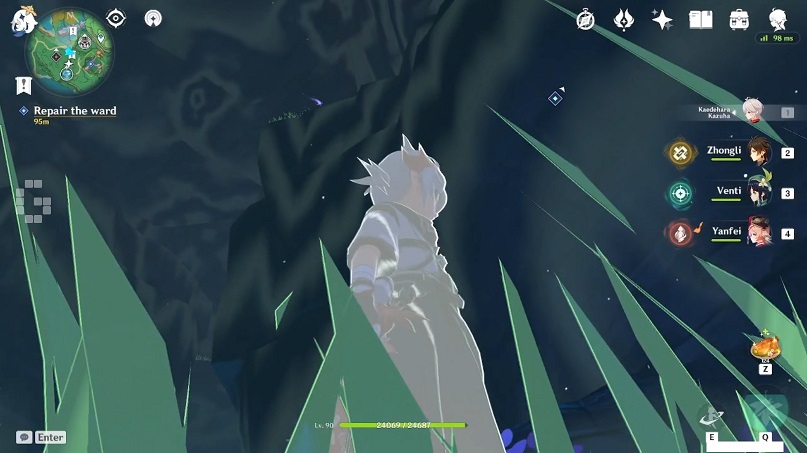Open the Paimon menu
This screenshot has width=807, height=453.
click(24, 22)
